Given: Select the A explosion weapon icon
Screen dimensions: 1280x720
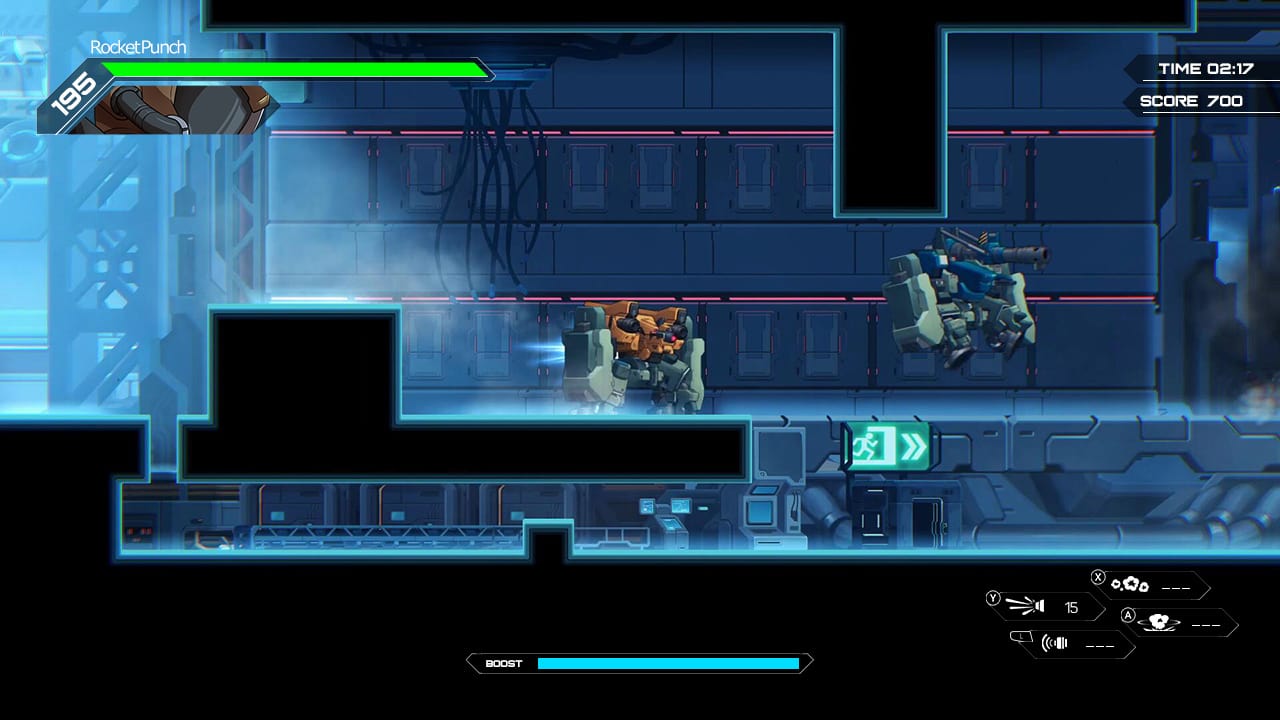Looking at the screenshot, I should (x=1160, y=623).
